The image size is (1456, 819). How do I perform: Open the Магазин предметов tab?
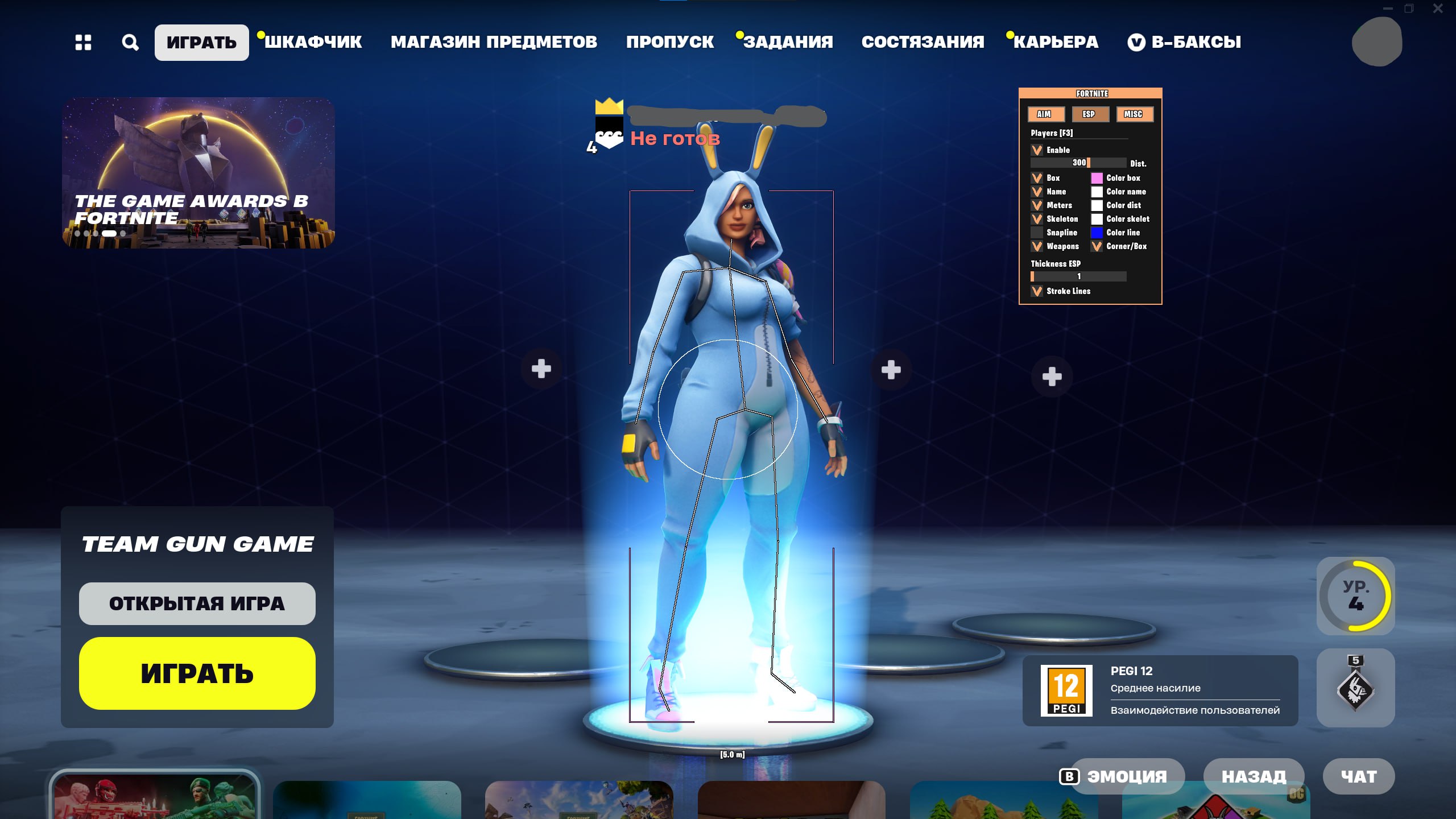point(494,42)
